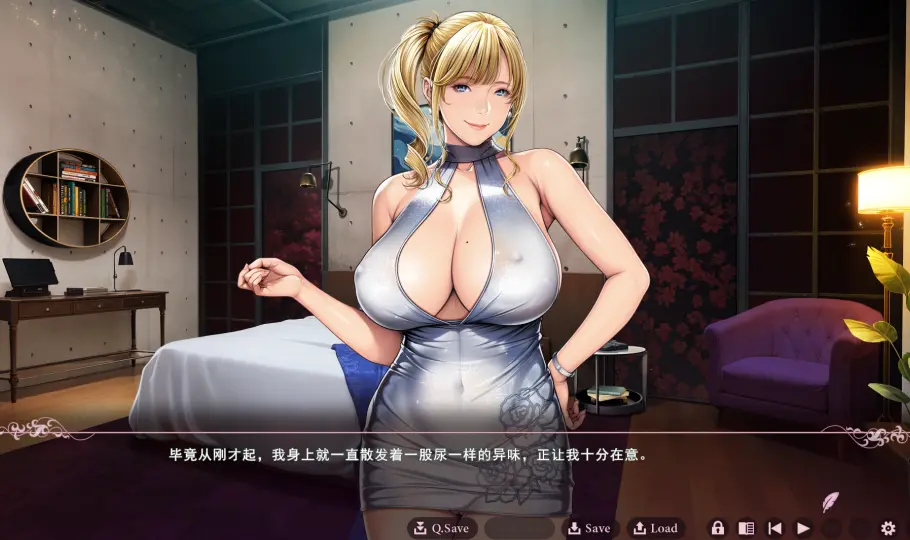Toggle the padlock lock icon
The image size is (910, 540).
(717, 528)
